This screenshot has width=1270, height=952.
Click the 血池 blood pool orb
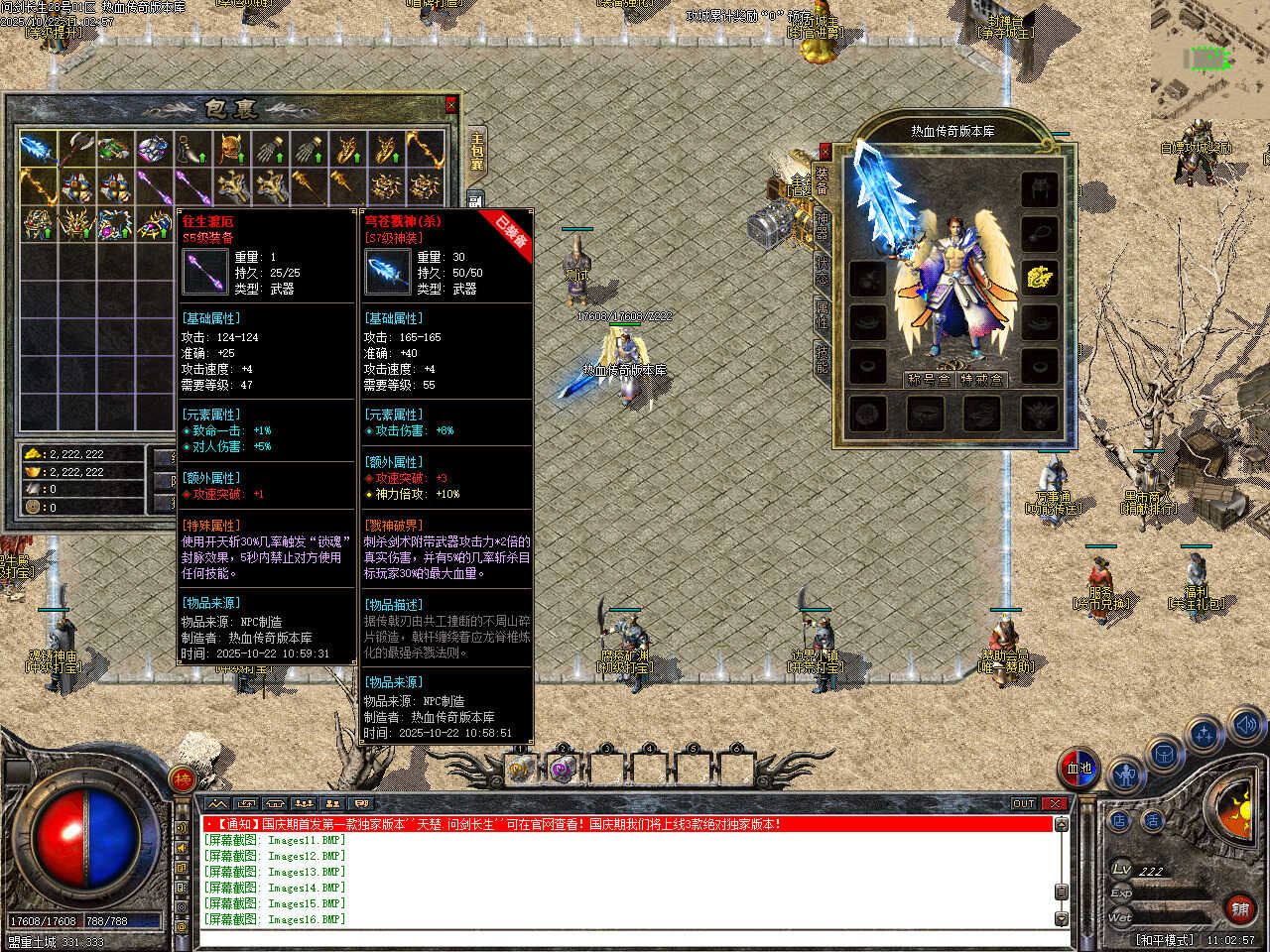pos(1079,768)
